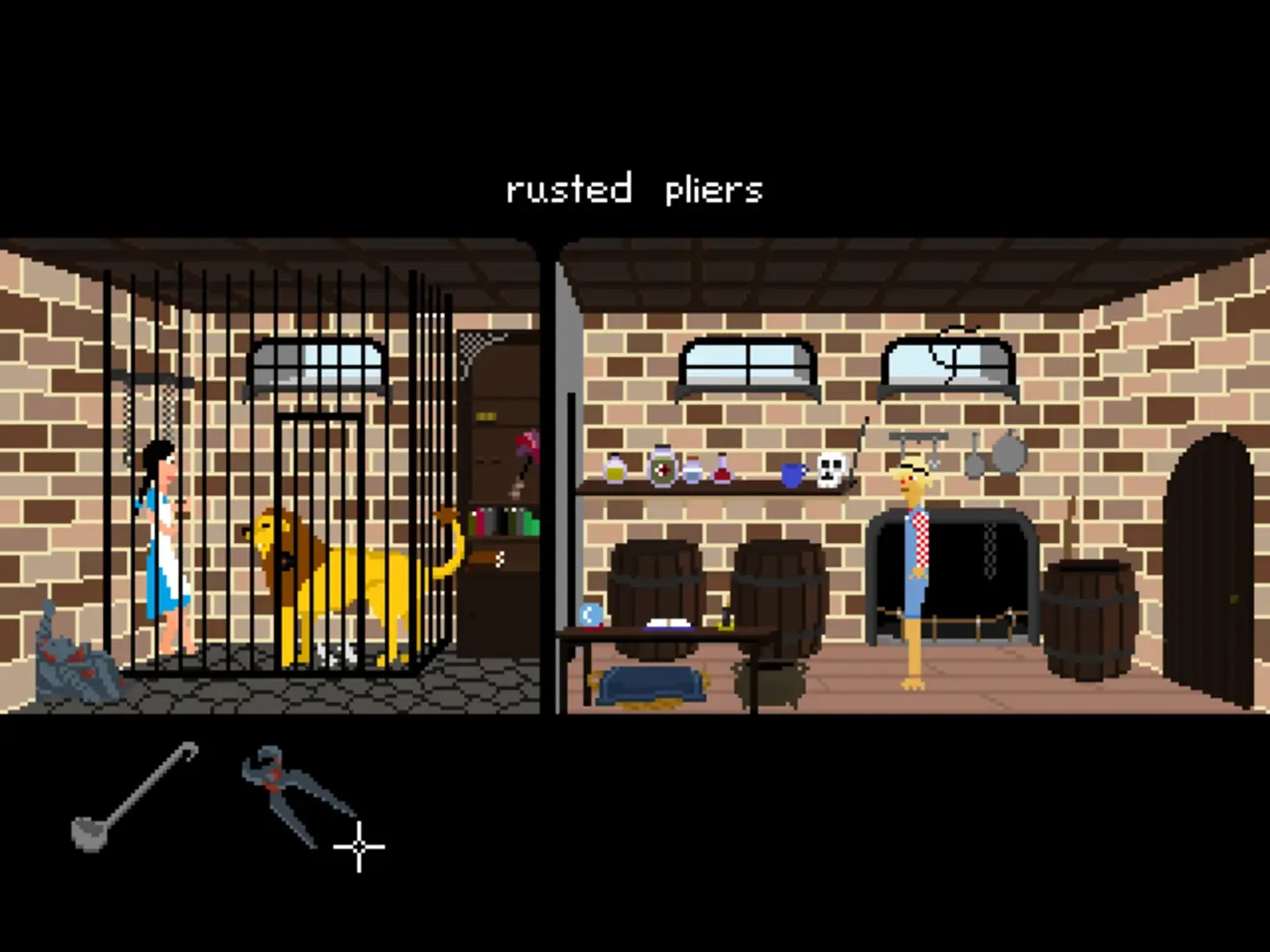Open the book lying on the table
This screenshot has width=1270, height=952.
click(668, 622)
